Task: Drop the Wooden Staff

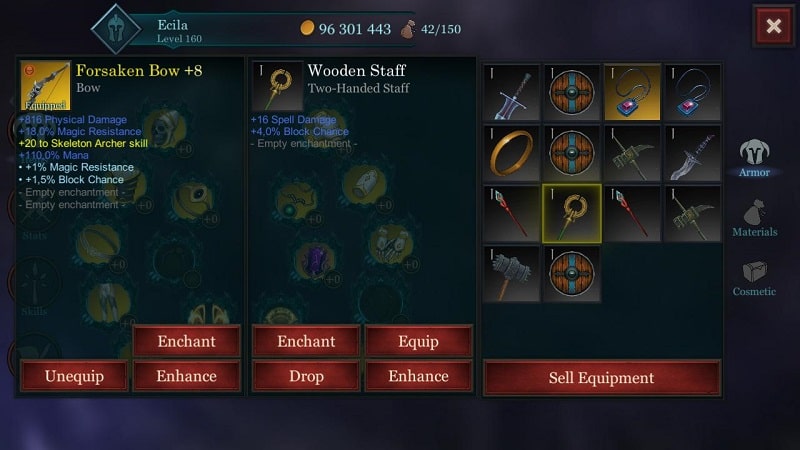Action: (x=306, y=376)
